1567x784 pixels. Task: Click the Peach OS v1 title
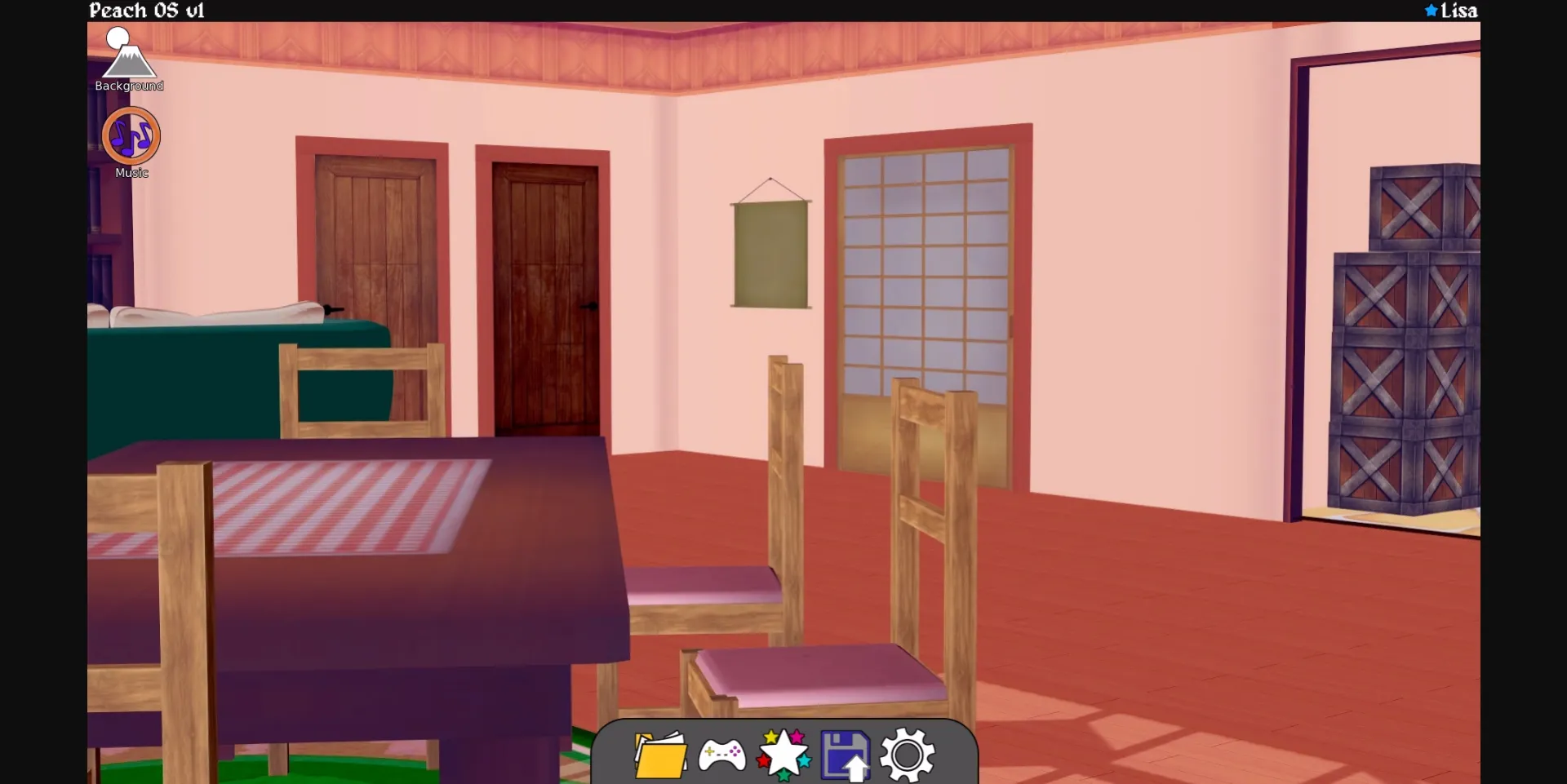147,11
